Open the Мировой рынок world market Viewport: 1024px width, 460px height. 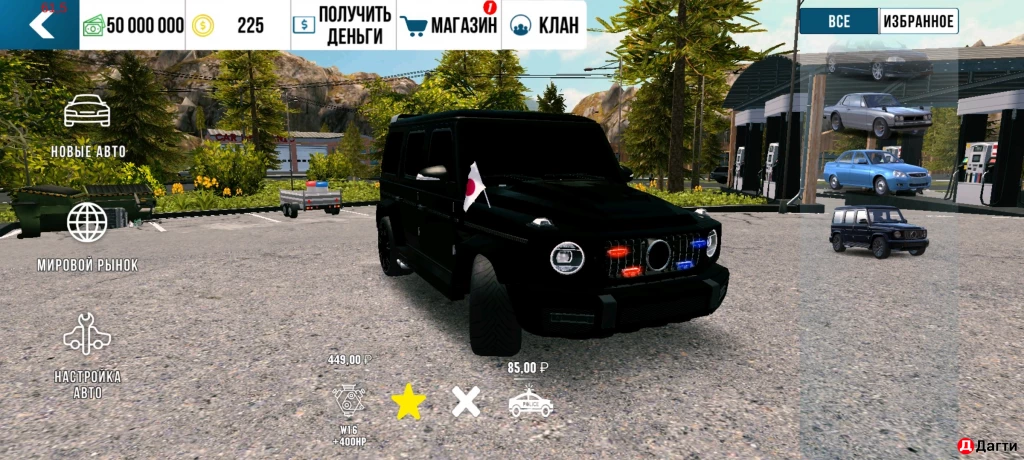pos(88,236)
